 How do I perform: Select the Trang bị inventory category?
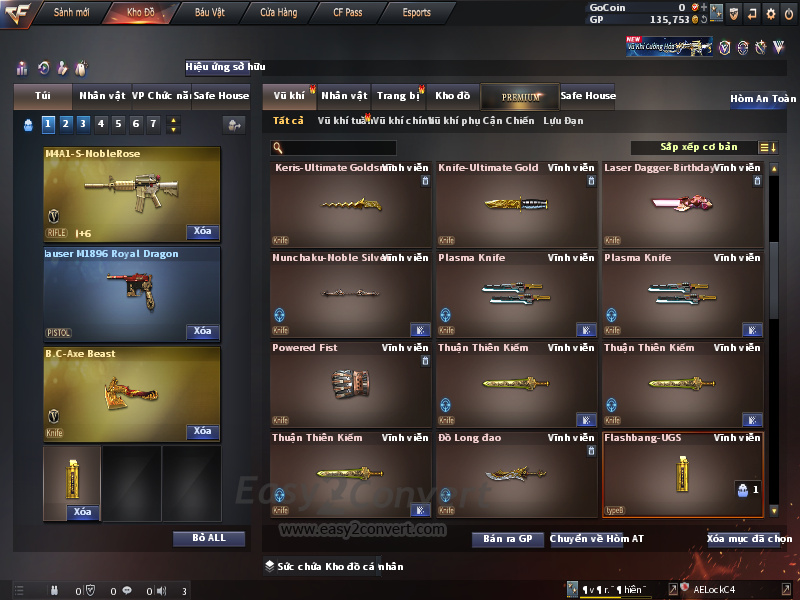[x=398, y=96]
